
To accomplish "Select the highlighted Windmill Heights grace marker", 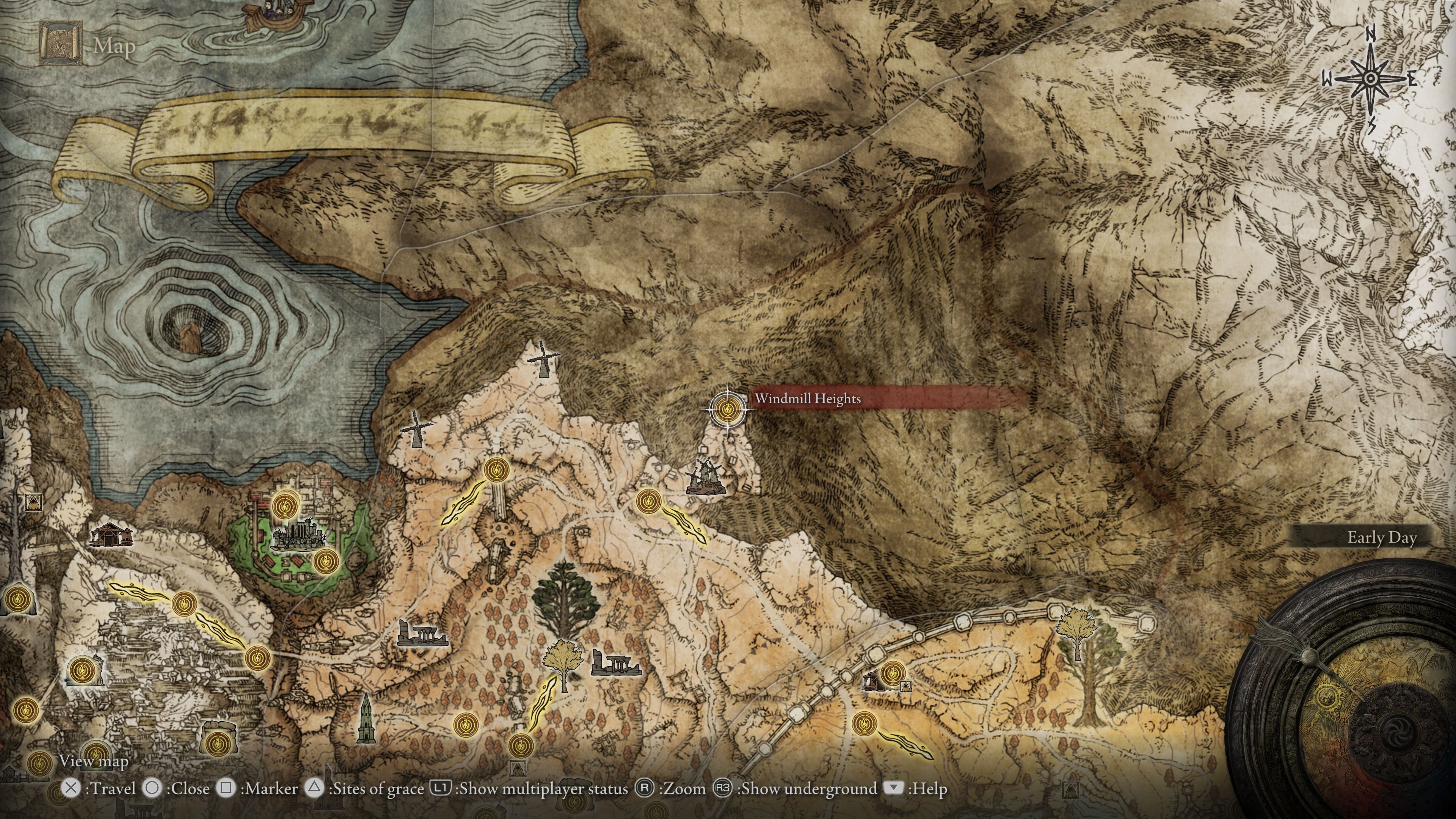I will pos(727,408).
